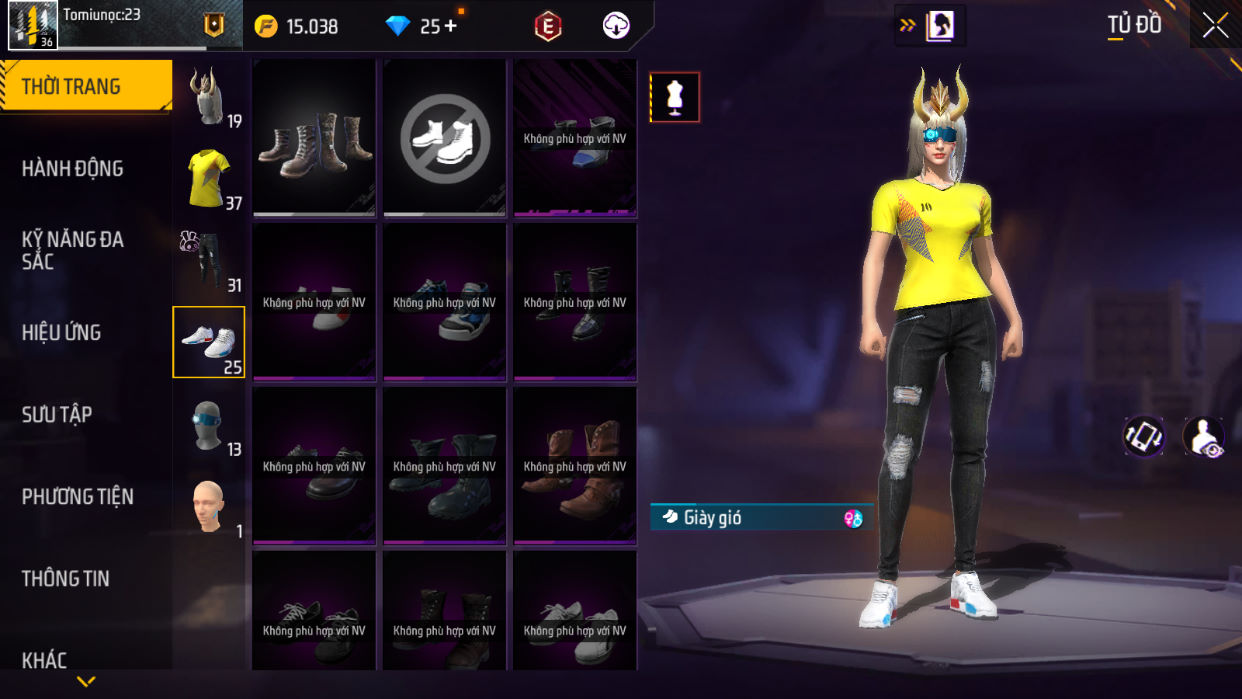Select the blue goggles mask category
The width and height of the screenshot is (1242, 699).
pos(209,424)
